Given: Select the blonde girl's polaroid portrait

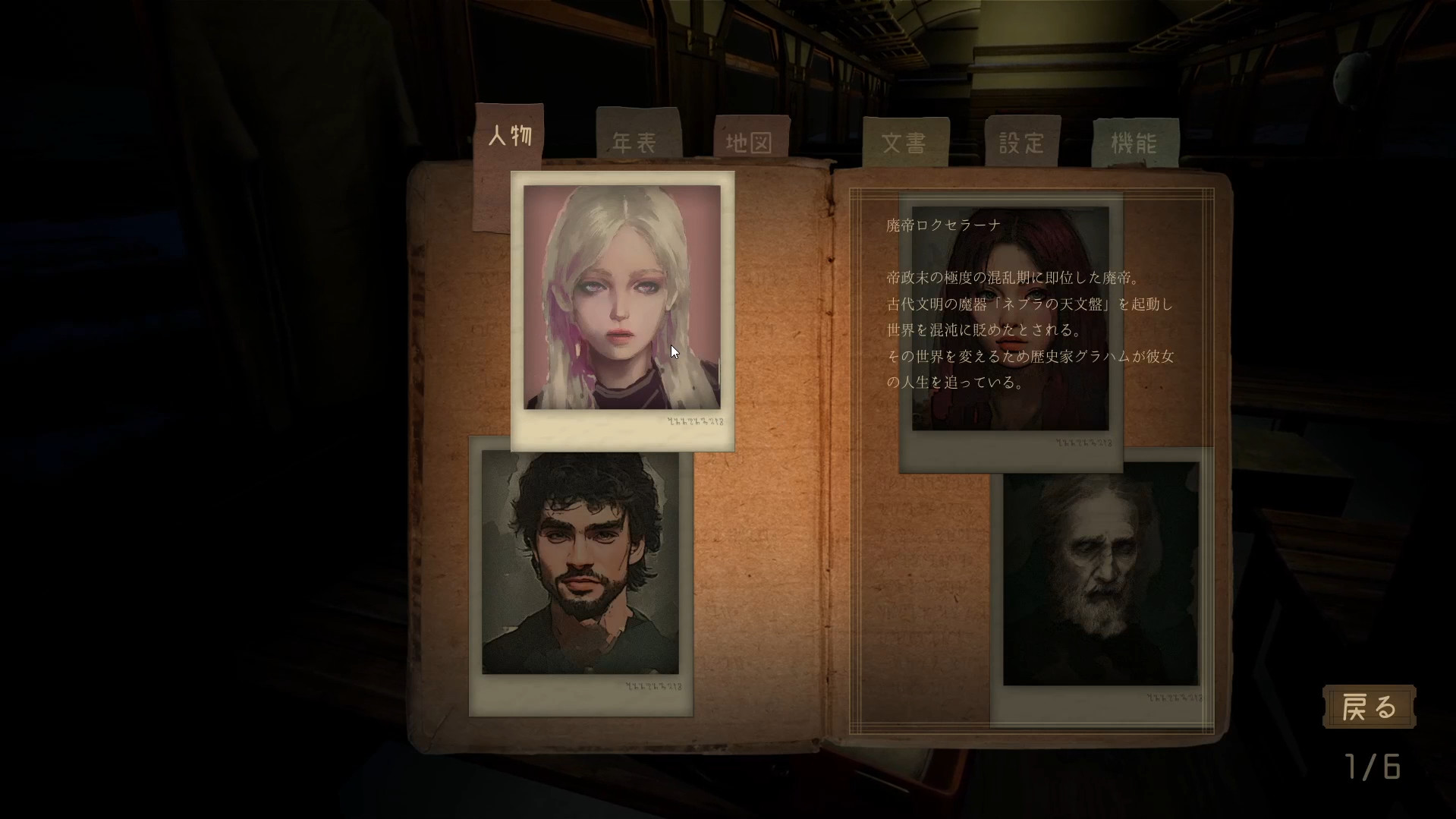Looking at the screenshot, I should [x=621, y=296].
